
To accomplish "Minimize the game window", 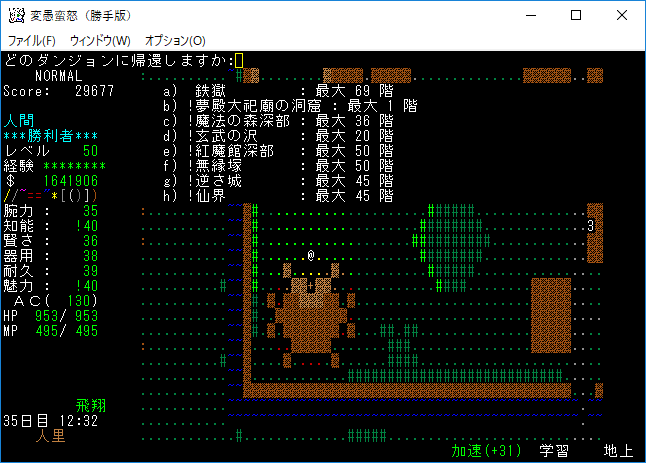I will click(x=530, y=15).
